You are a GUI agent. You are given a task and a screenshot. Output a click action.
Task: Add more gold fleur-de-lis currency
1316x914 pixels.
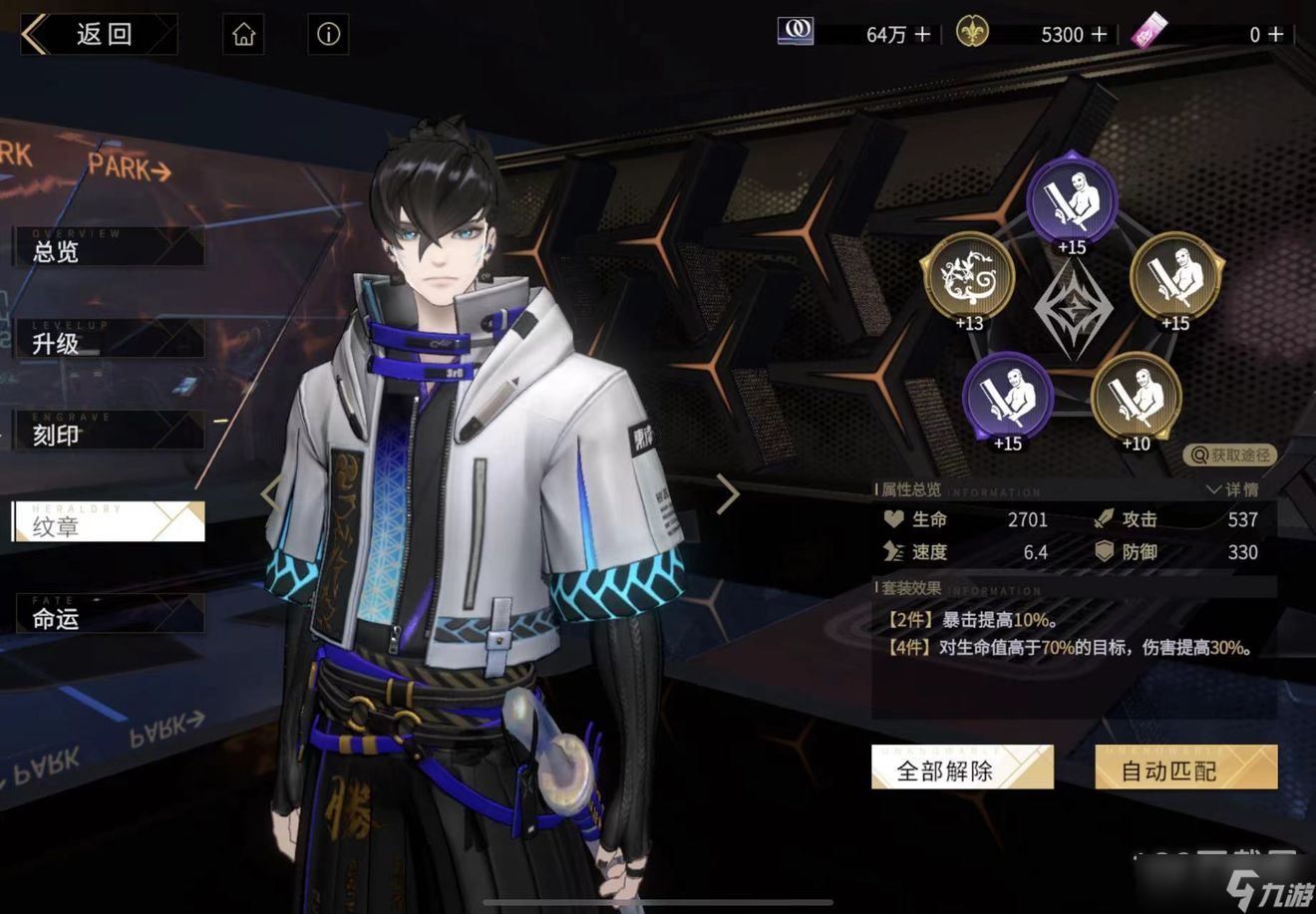1100,35
